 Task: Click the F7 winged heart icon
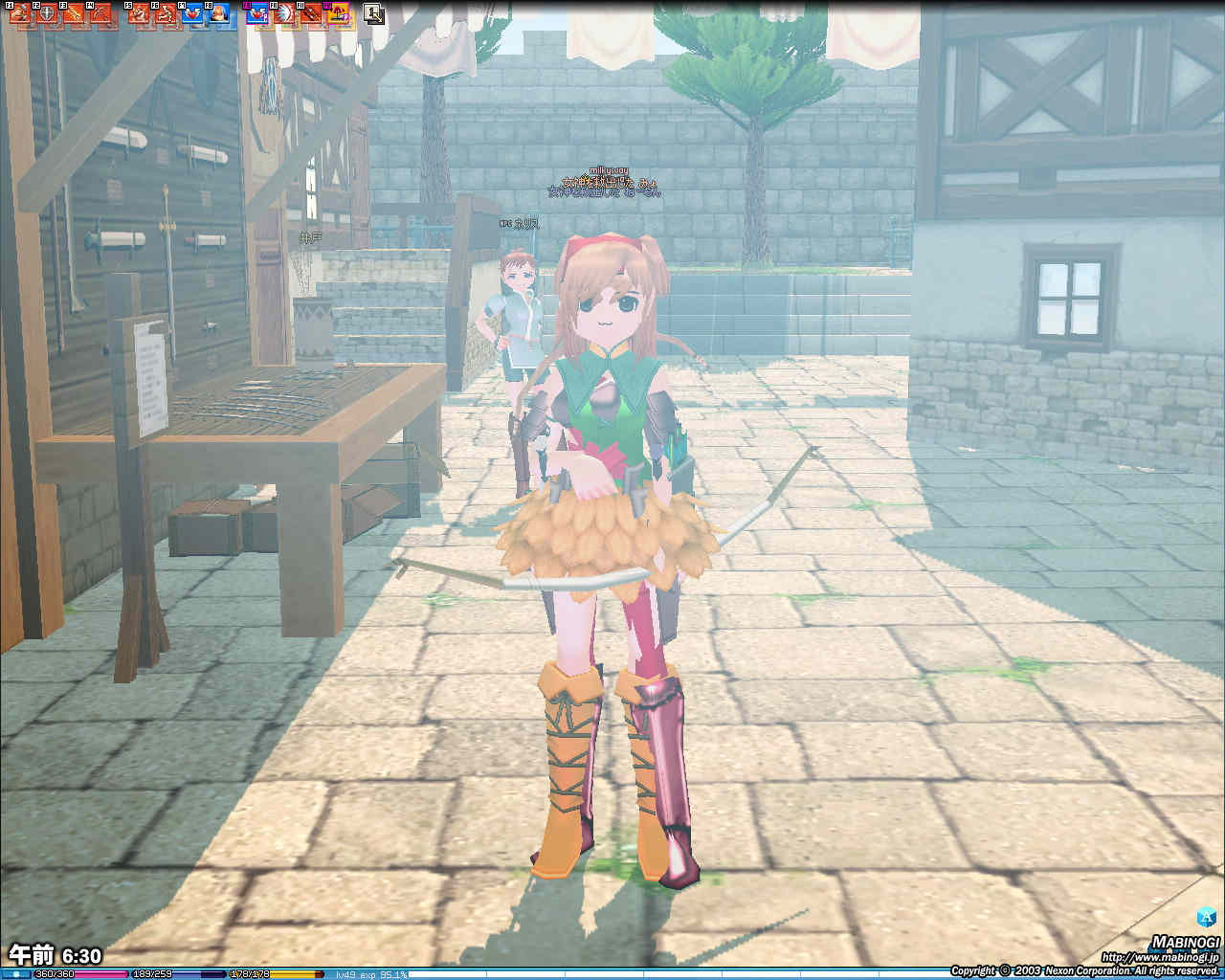tap(192, 13)
